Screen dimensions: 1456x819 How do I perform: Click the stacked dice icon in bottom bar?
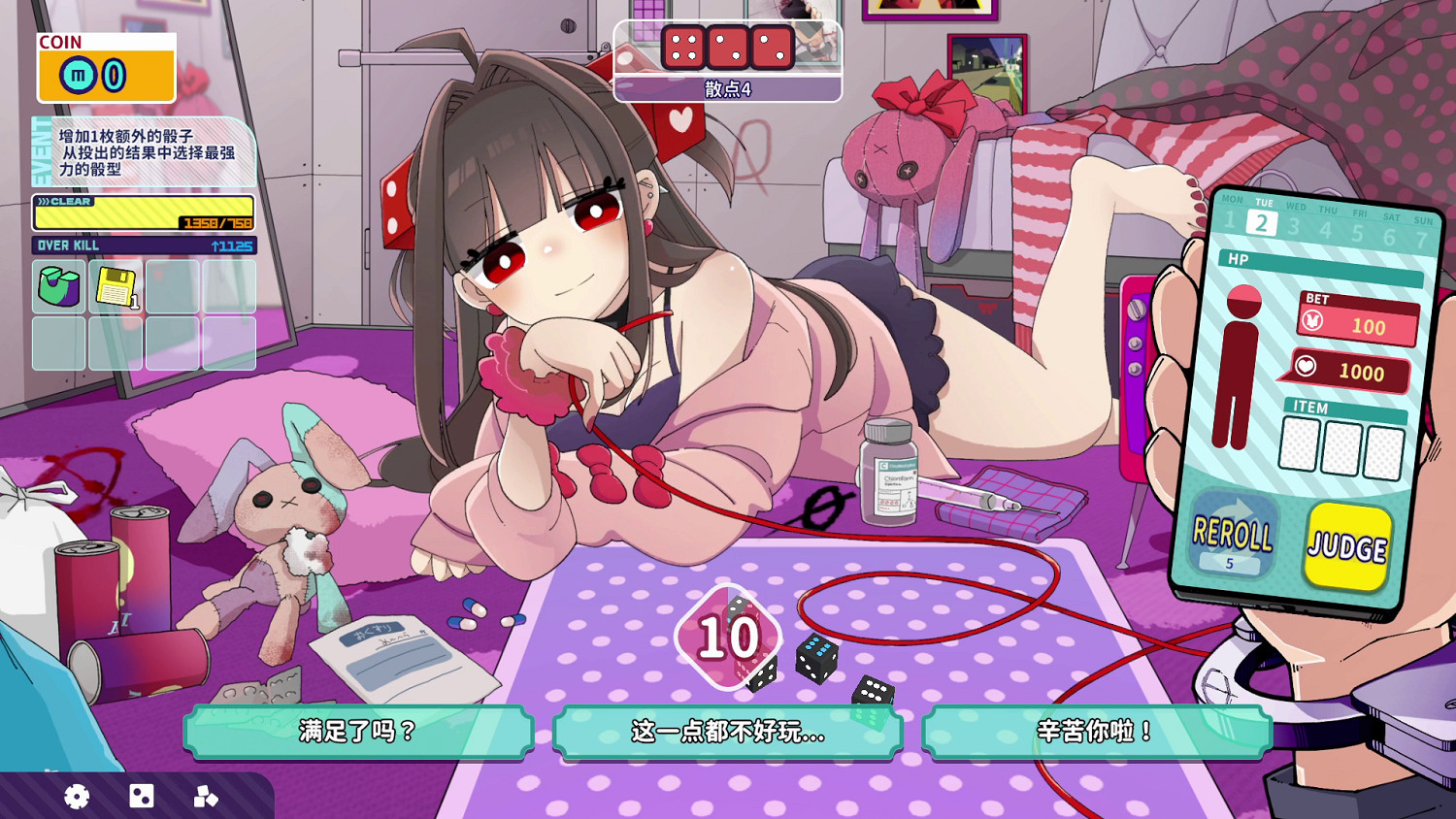tap(205, 797)
